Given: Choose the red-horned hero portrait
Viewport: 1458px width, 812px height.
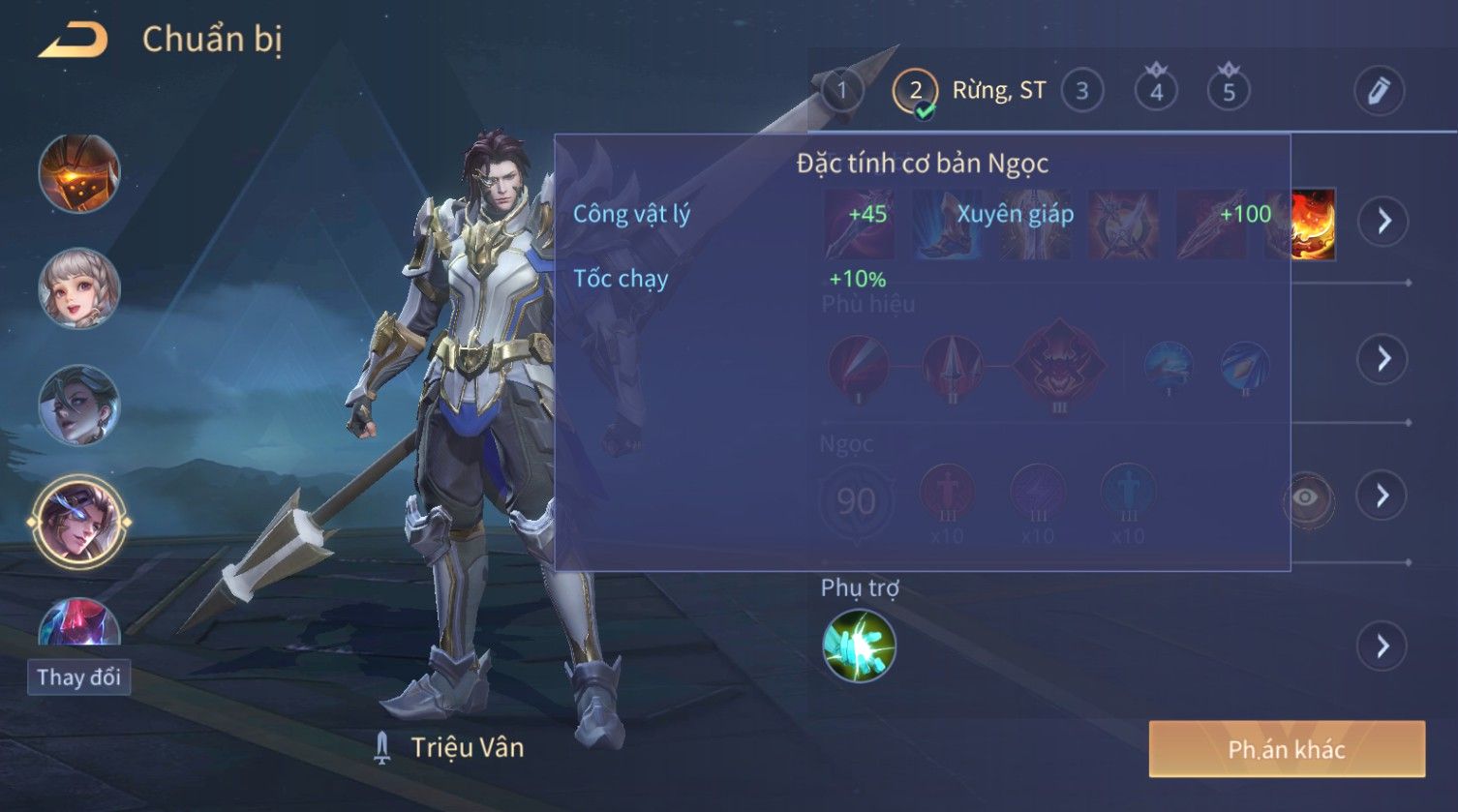Looking at the screenshot, I should point(79,622).
